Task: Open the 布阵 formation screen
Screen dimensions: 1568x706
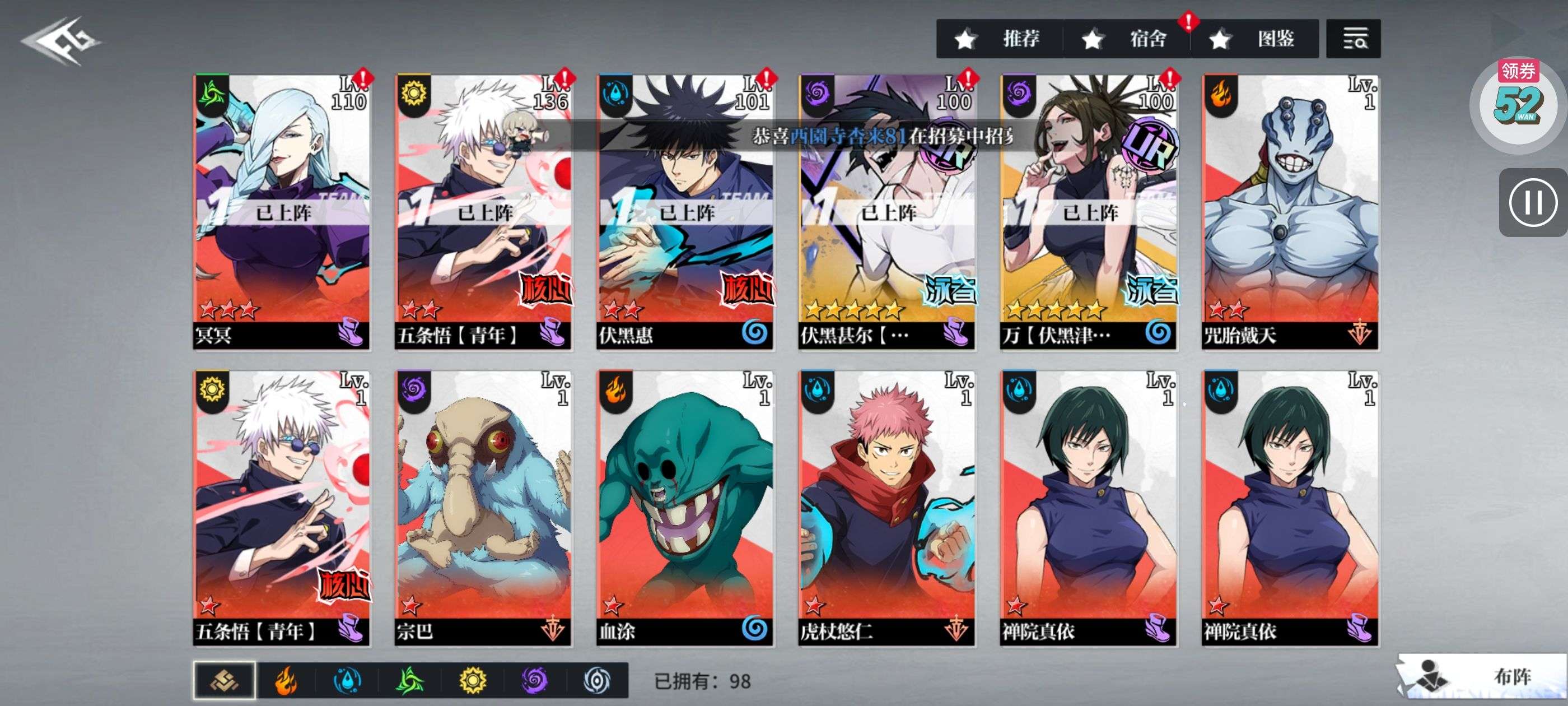Action: (1482, 676)
